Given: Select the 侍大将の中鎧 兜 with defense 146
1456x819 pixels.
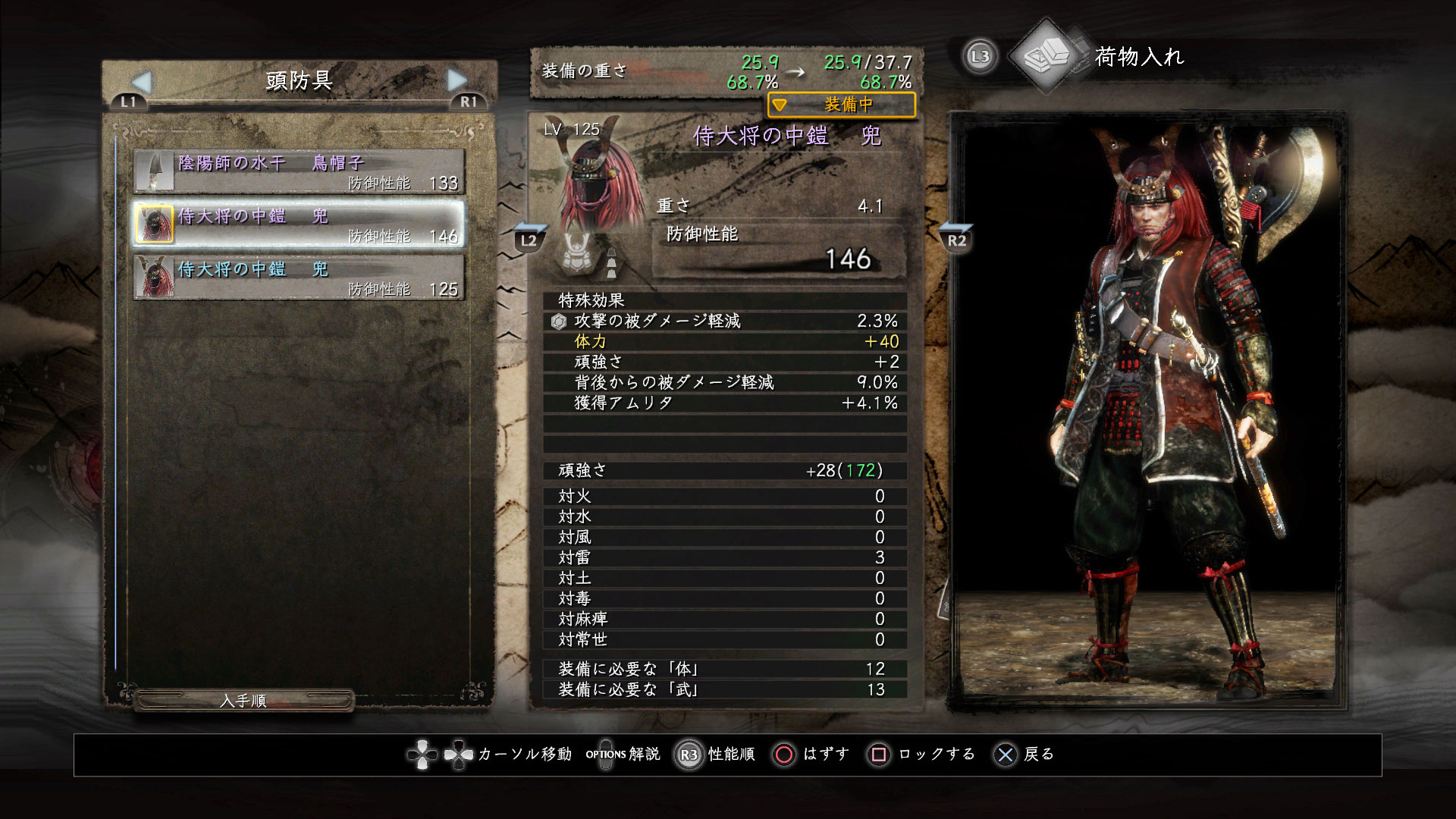Looking at the screenshot, I should click(299, 224).
